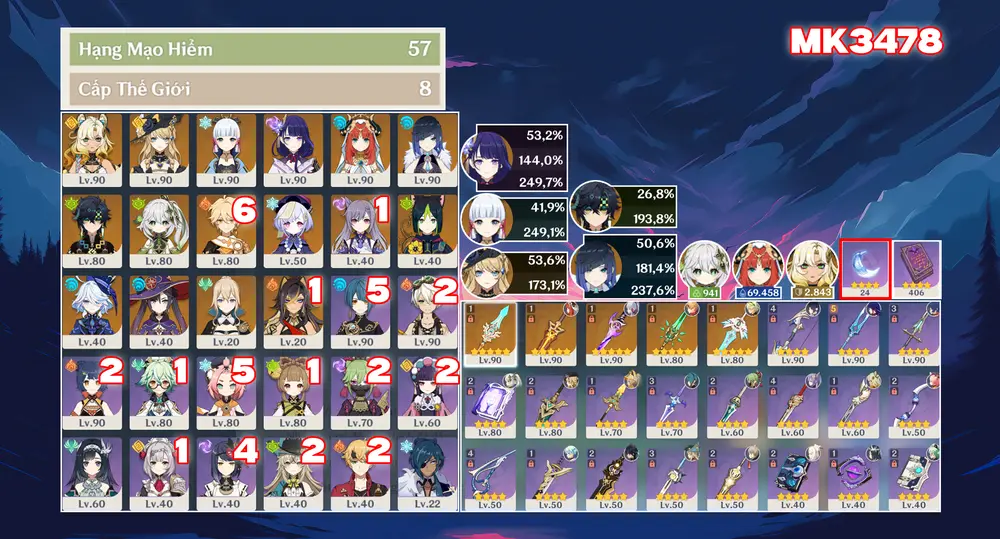Viewport: 1000px width, 539px height.
Task: Choose Dehya's Lv.20 character card
Action: click(293, 311)
